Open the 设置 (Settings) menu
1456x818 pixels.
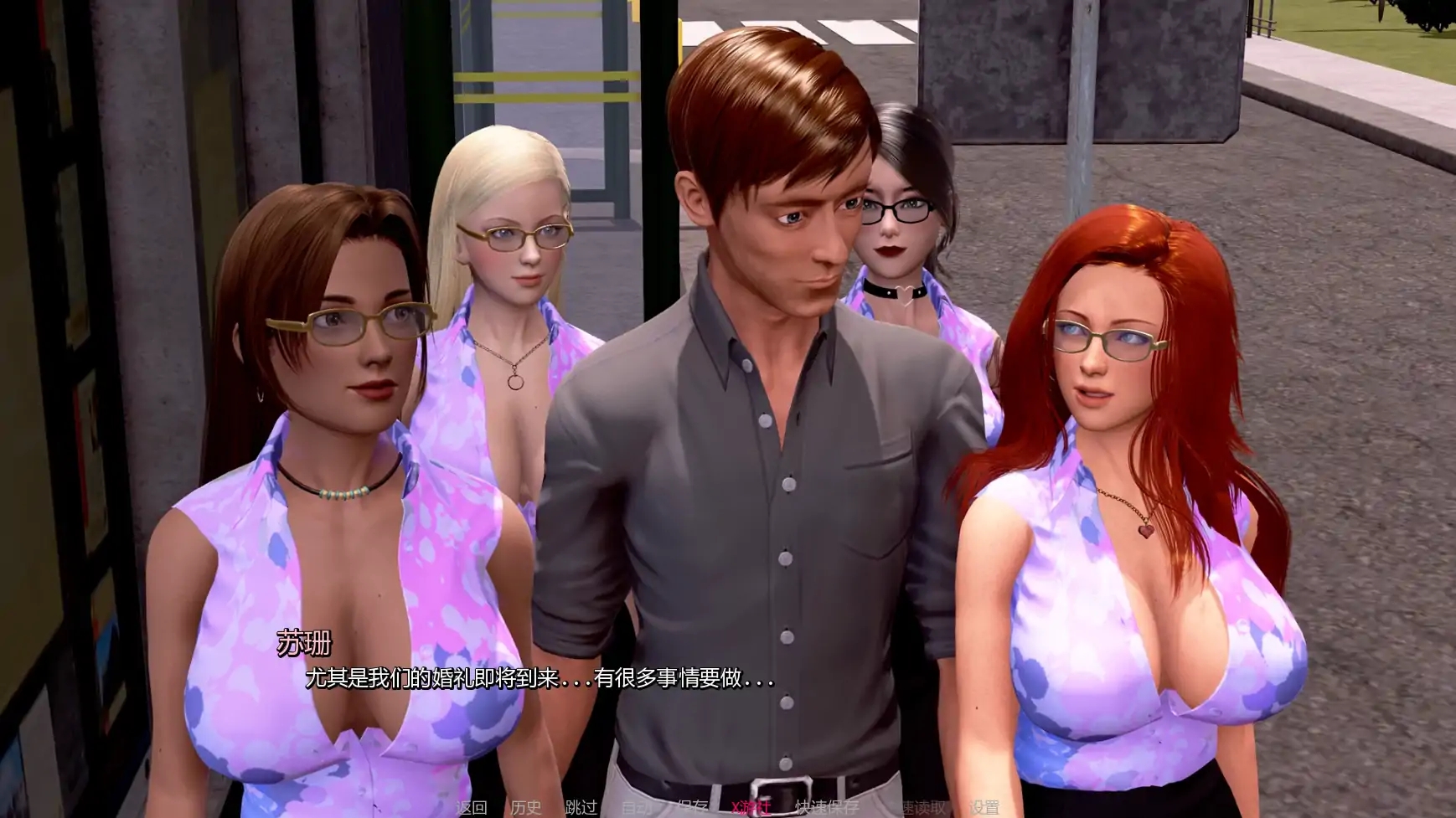(984, 807)
